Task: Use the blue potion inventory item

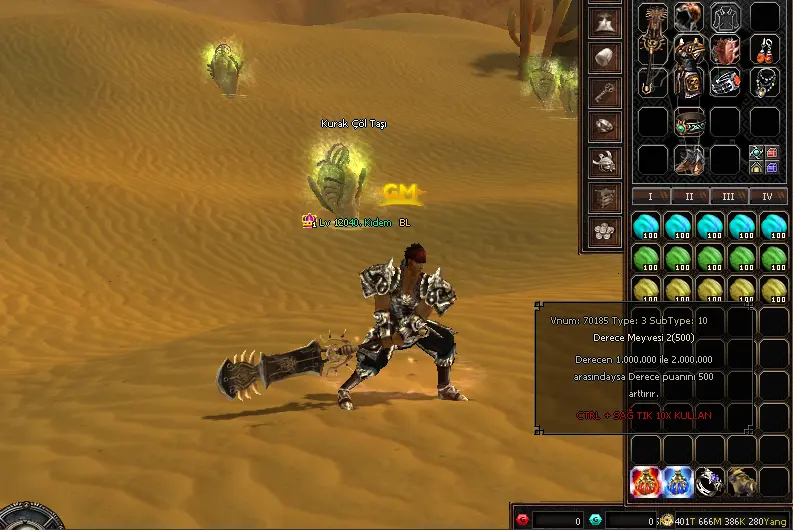Action: [x=678, y=482]
